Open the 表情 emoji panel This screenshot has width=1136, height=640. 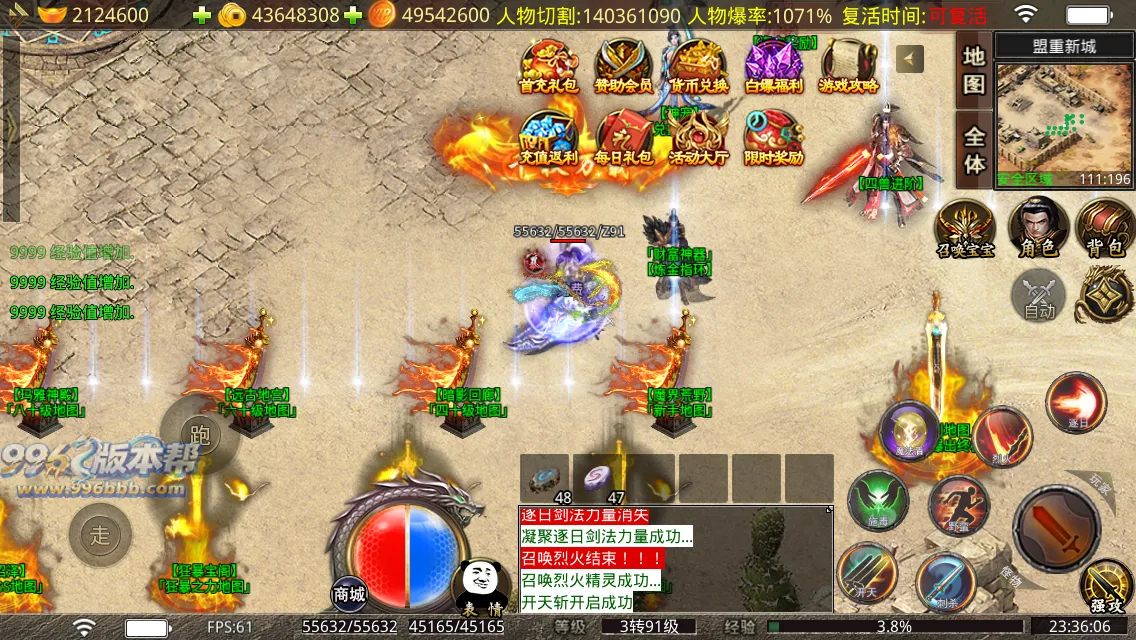point(481,587)
